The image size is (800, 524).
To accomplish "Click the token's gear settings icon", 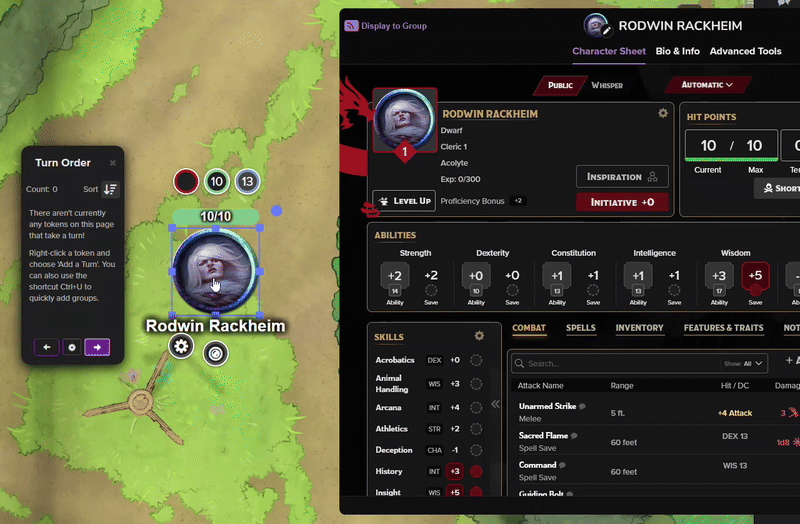I will (181, 346).
